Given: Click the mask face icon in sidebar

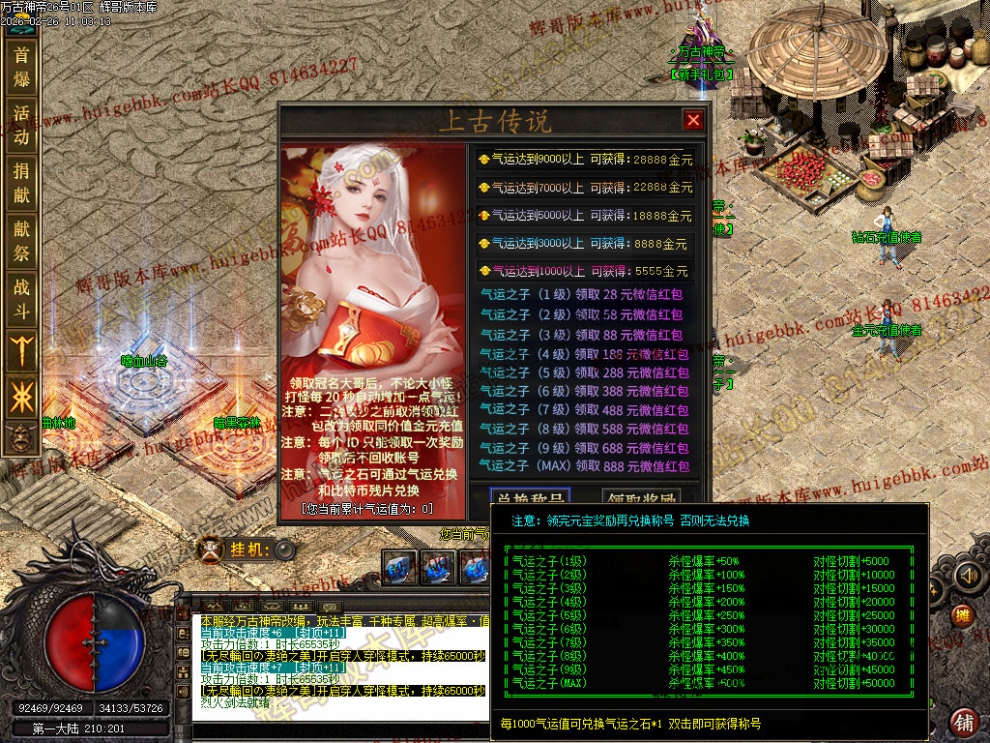Looking at the screenshot, I should point(19,437).
